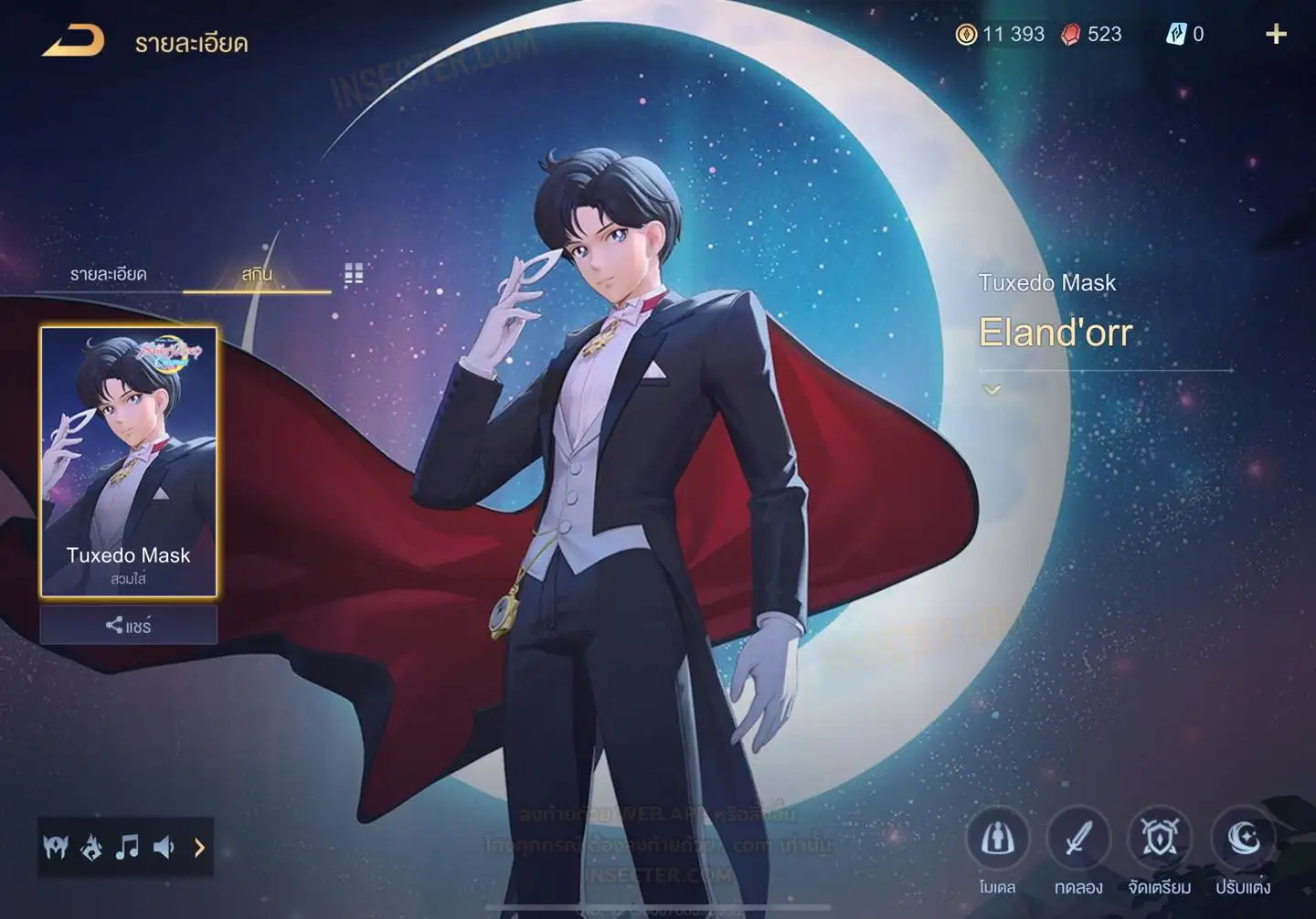Share the skin with แชร์ button
The width and height of the screenshot is (1316, 919).
click(128, 626)
